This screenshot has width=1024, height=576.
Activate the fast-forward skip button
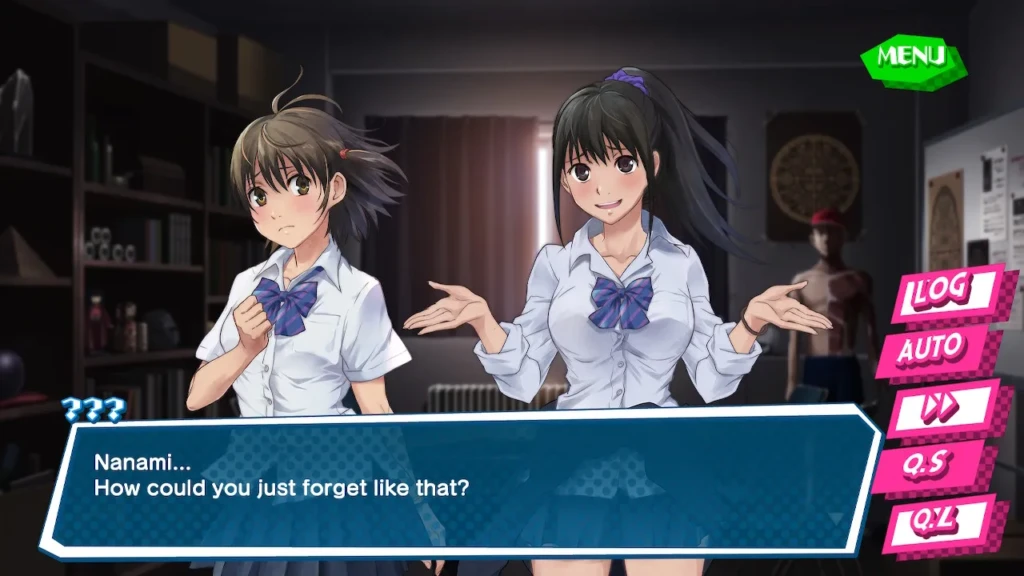(x=938, y=408)
